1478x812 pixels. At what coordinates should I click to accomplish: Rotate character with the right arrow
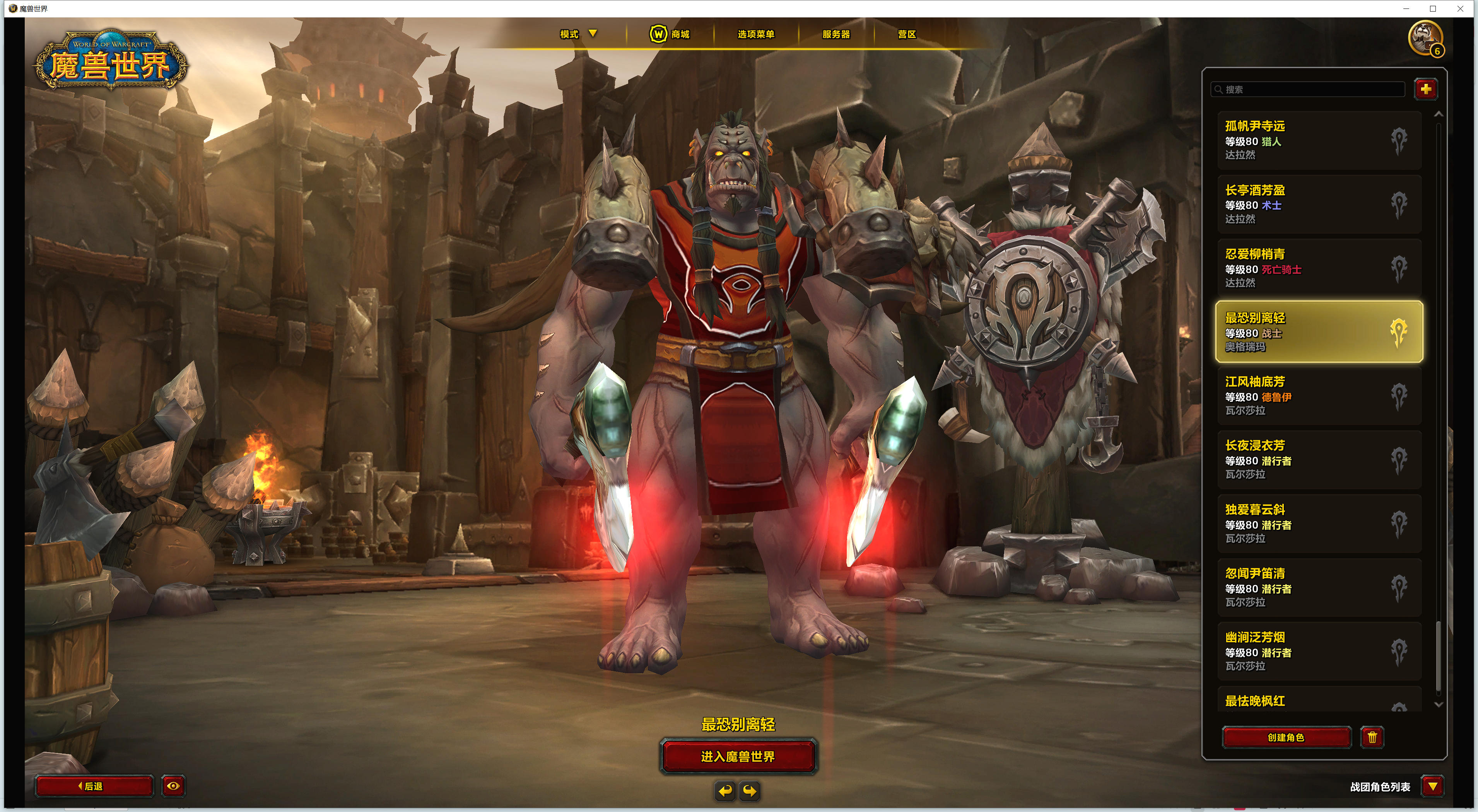750,792
